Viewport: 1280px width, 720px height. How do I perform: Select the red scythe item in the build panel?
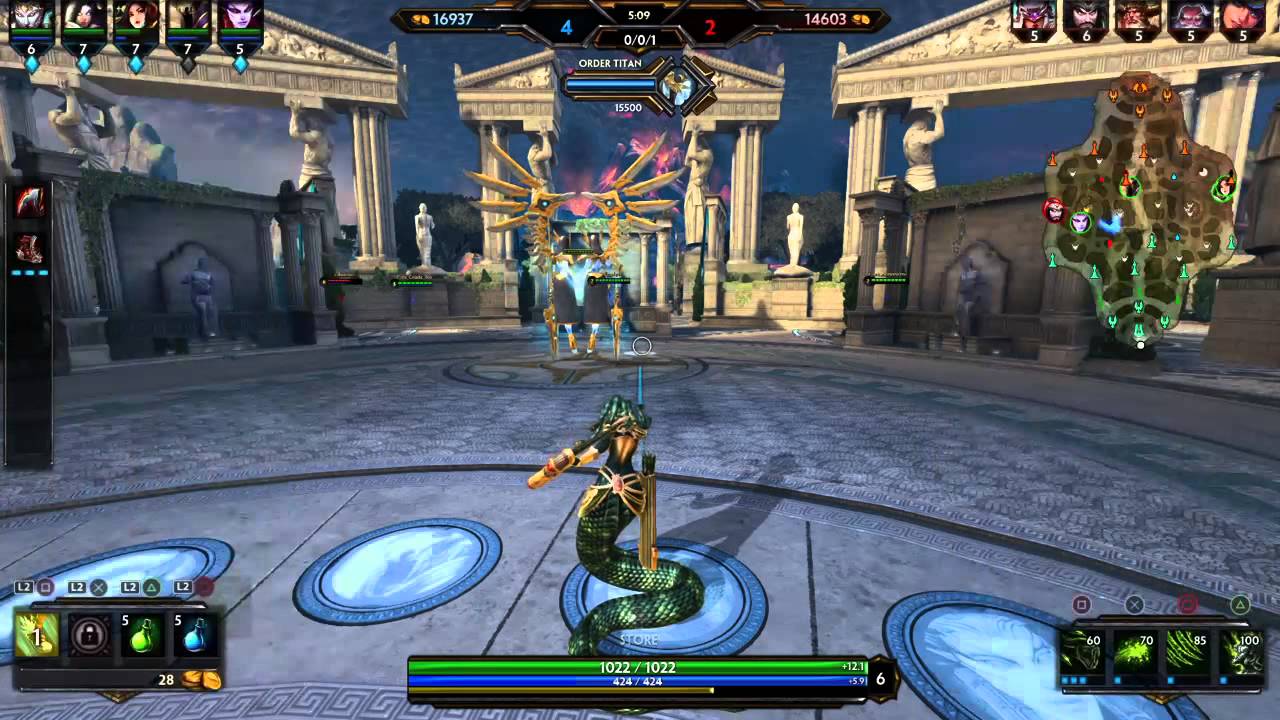click(x=30, y=203)
